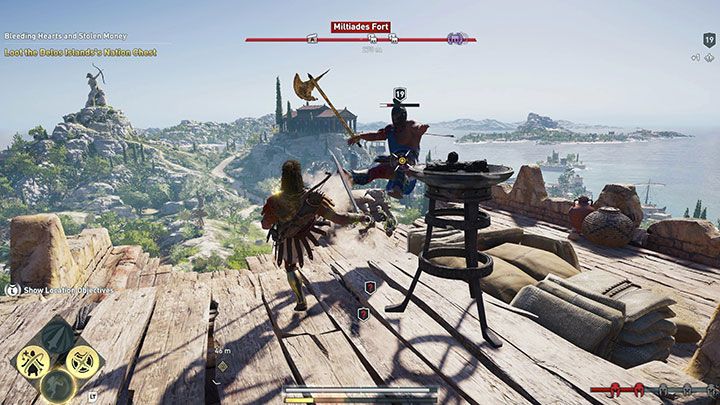Click the level 19 shield badge

[x=401, y=93]
